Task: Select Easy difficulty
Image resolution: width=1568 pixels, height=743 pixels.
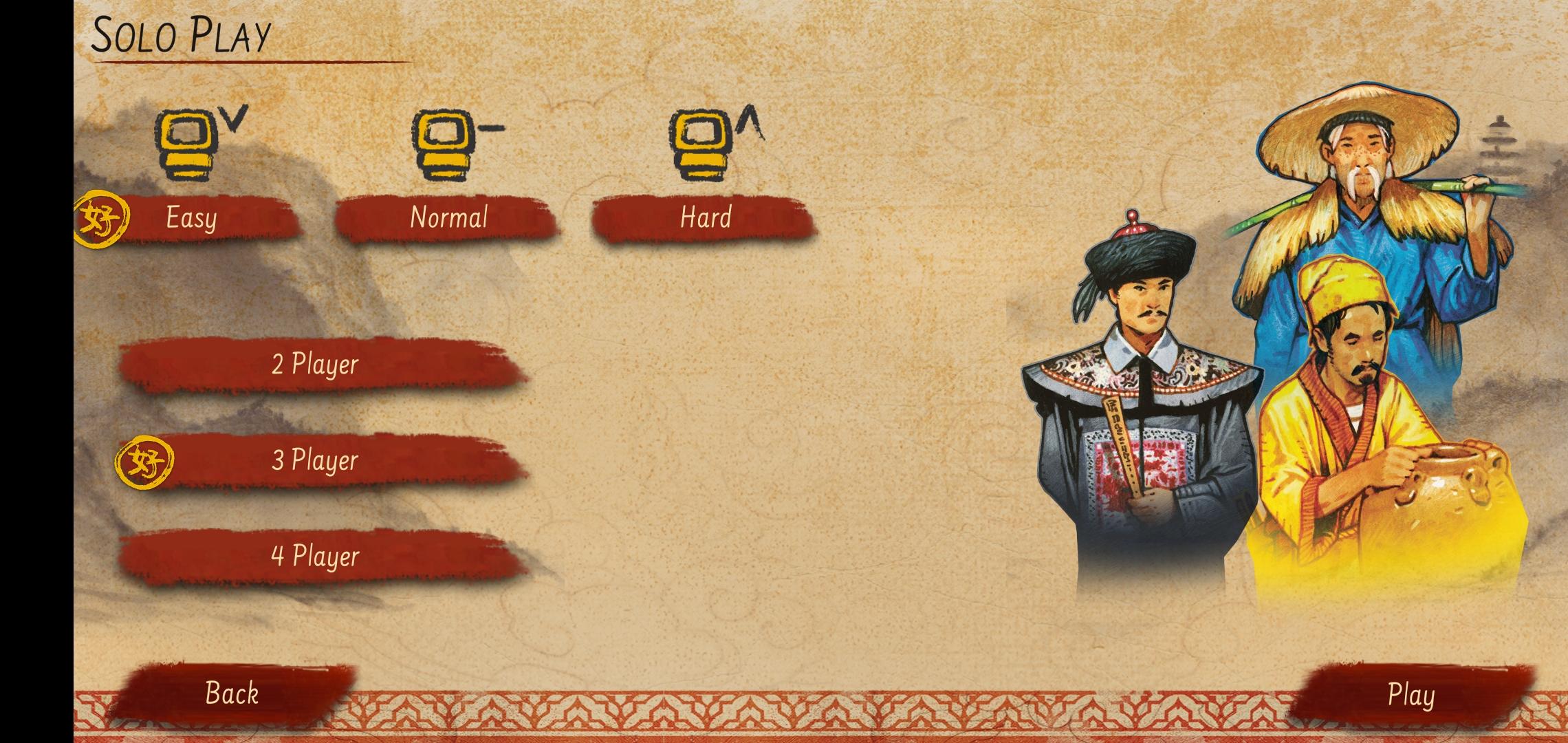Action: [193, 219]
